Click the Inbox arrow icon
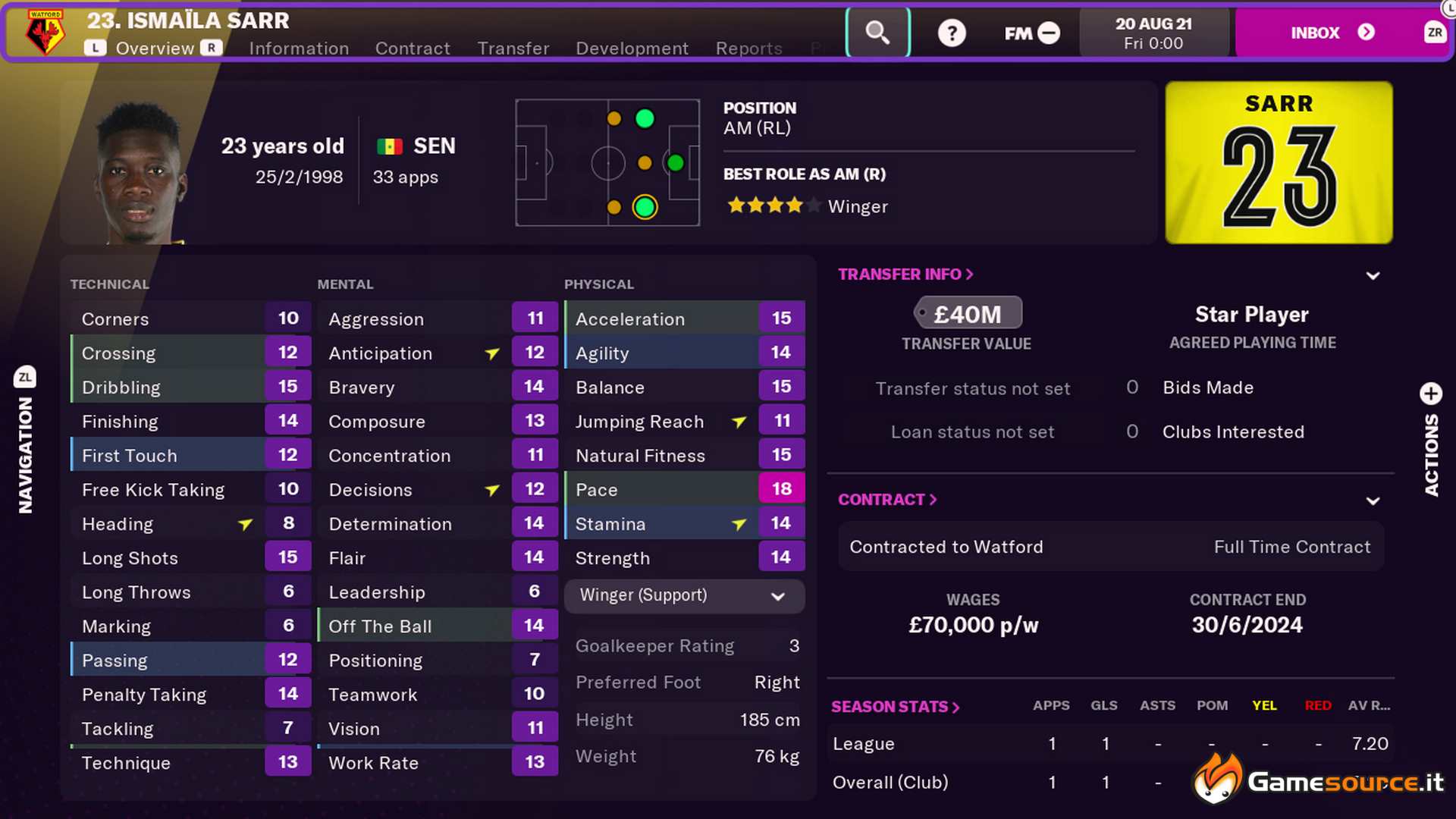The height and width of the screenshot is (819, 1456). 1366,33
